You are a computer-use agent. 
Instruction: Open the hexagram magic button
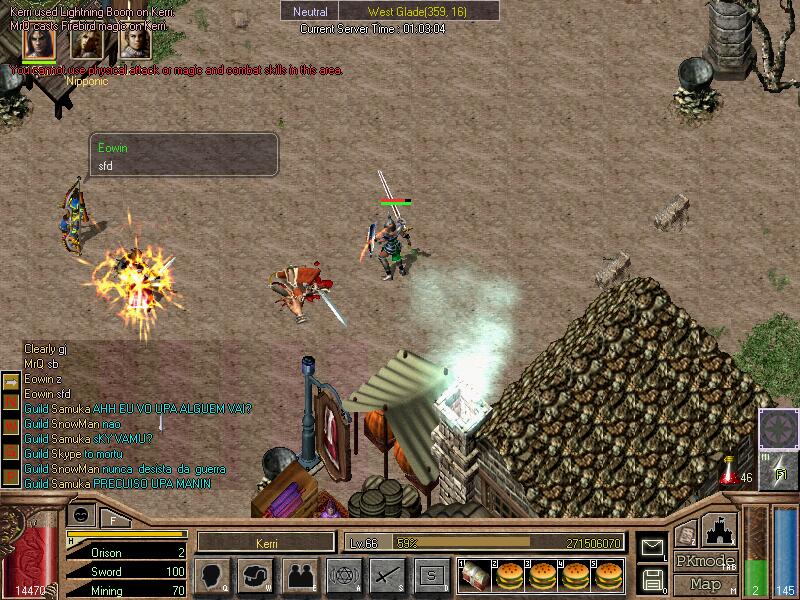click(343, 575)
